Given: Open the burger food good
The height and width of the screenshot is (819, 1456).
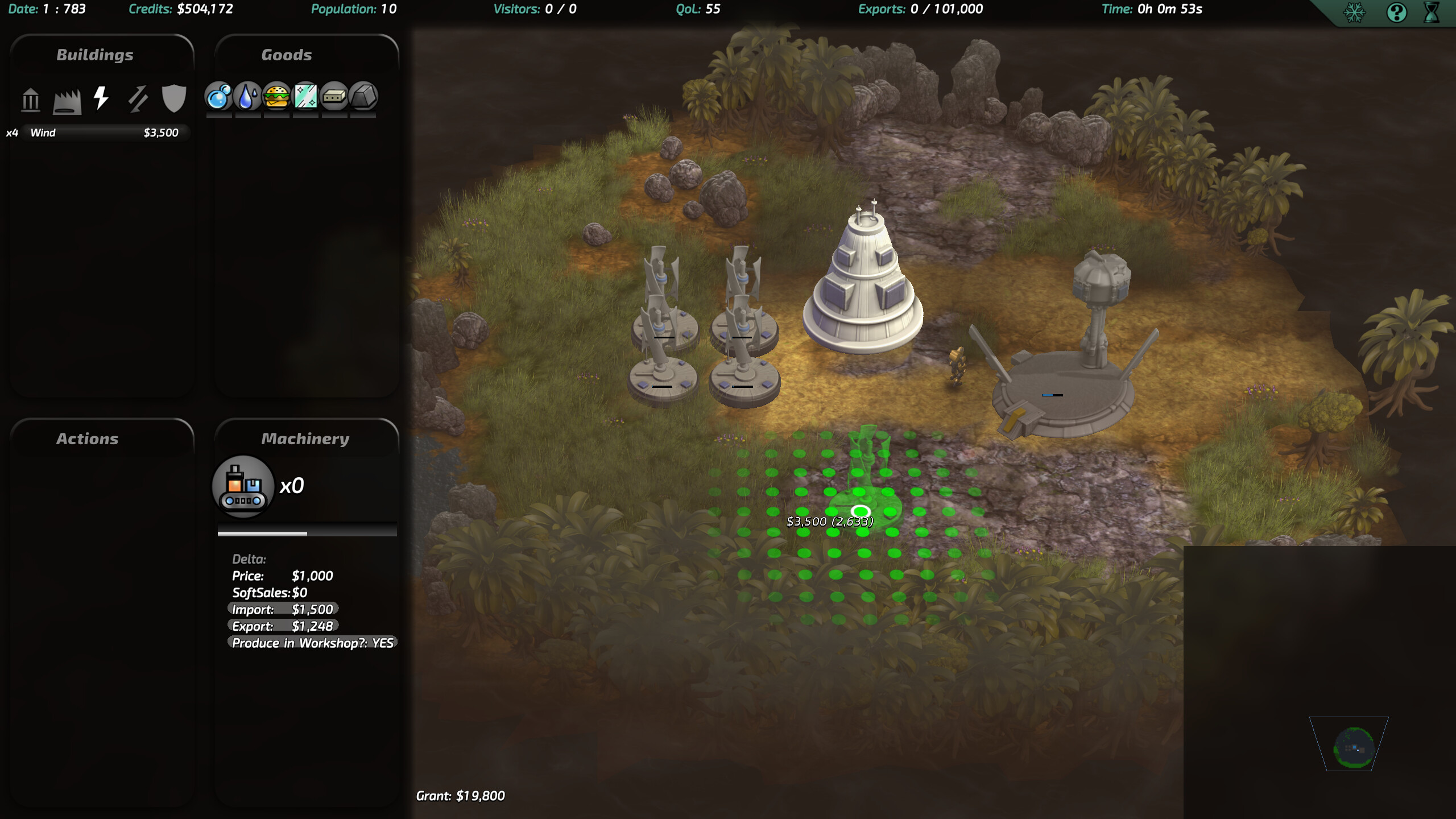Looking at the screenshot, I should point(276,97).
